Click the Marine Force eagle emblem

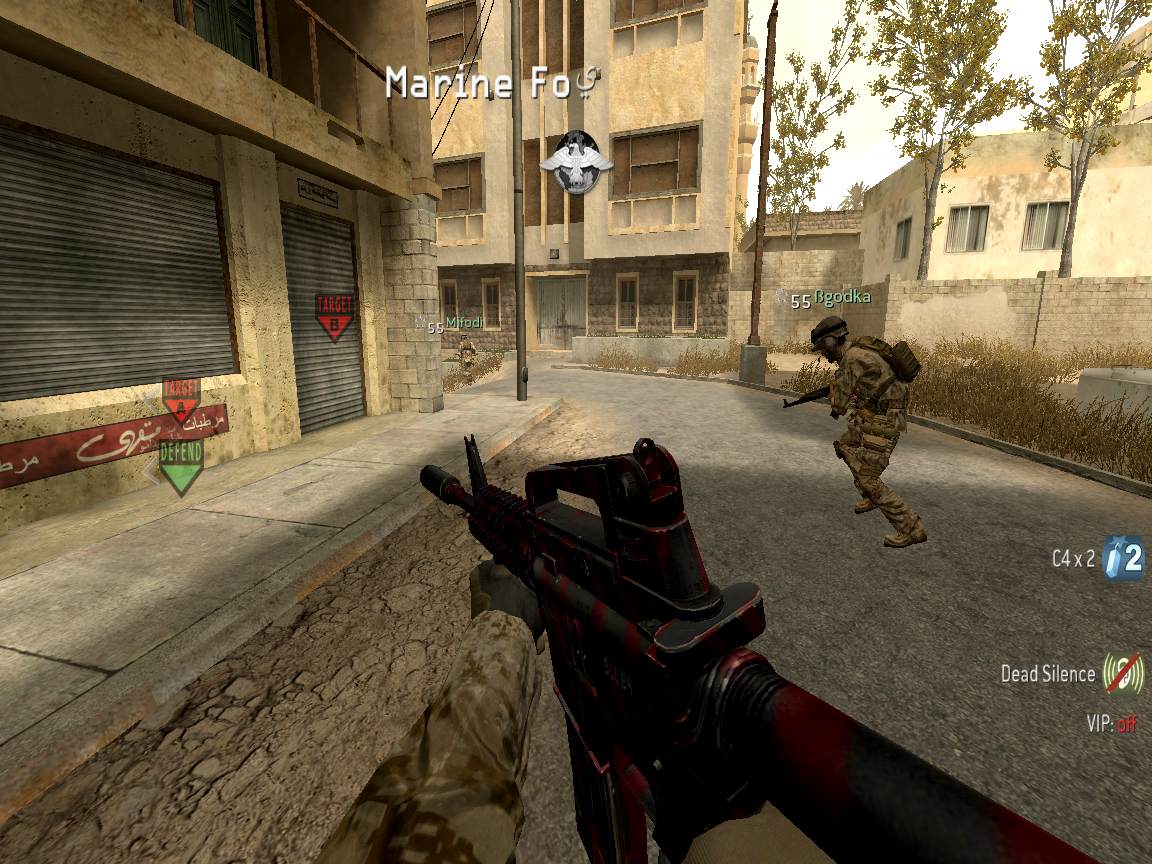(575, 163)
